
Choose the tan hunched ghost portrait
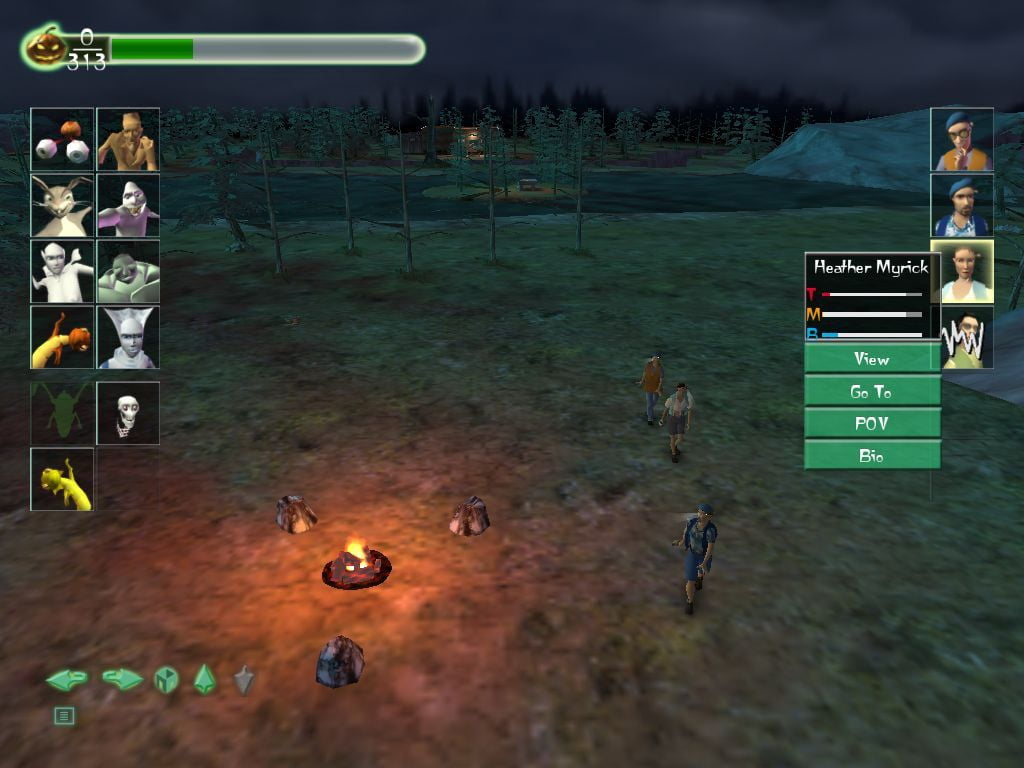[x=128, y=140]
